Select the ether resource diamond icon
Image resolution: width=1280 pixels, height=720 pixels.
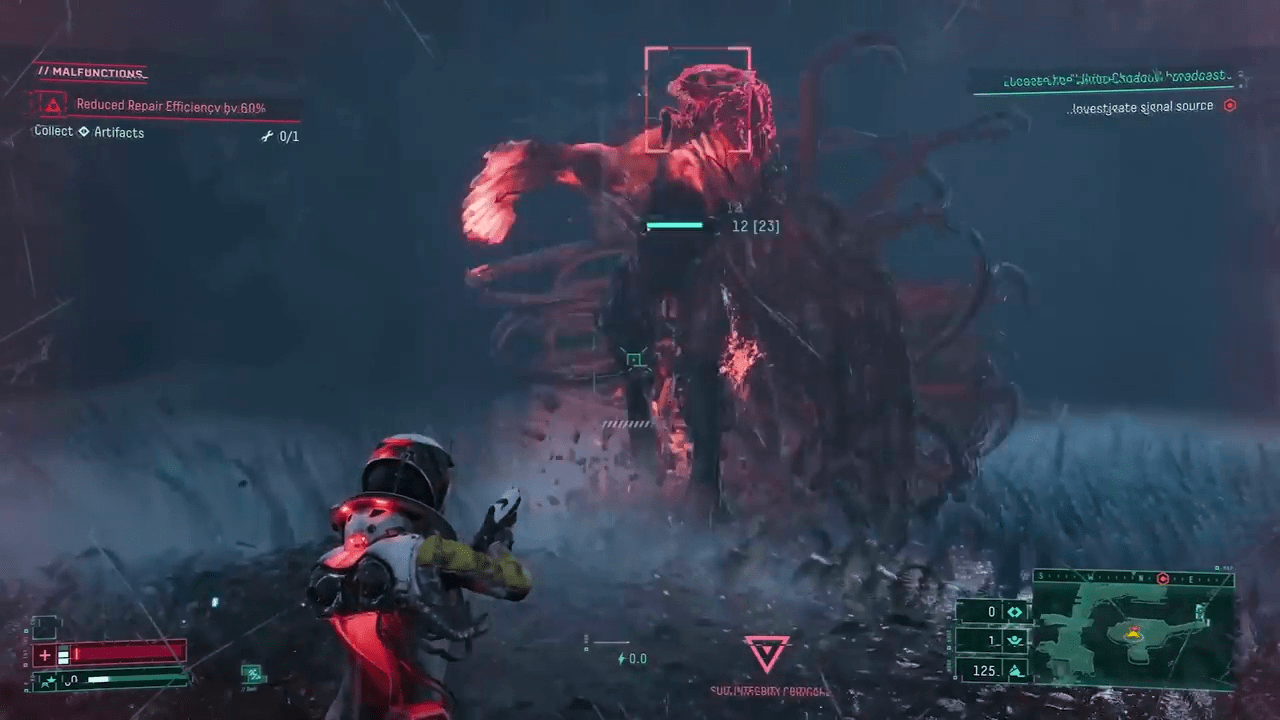(1015, 612)
